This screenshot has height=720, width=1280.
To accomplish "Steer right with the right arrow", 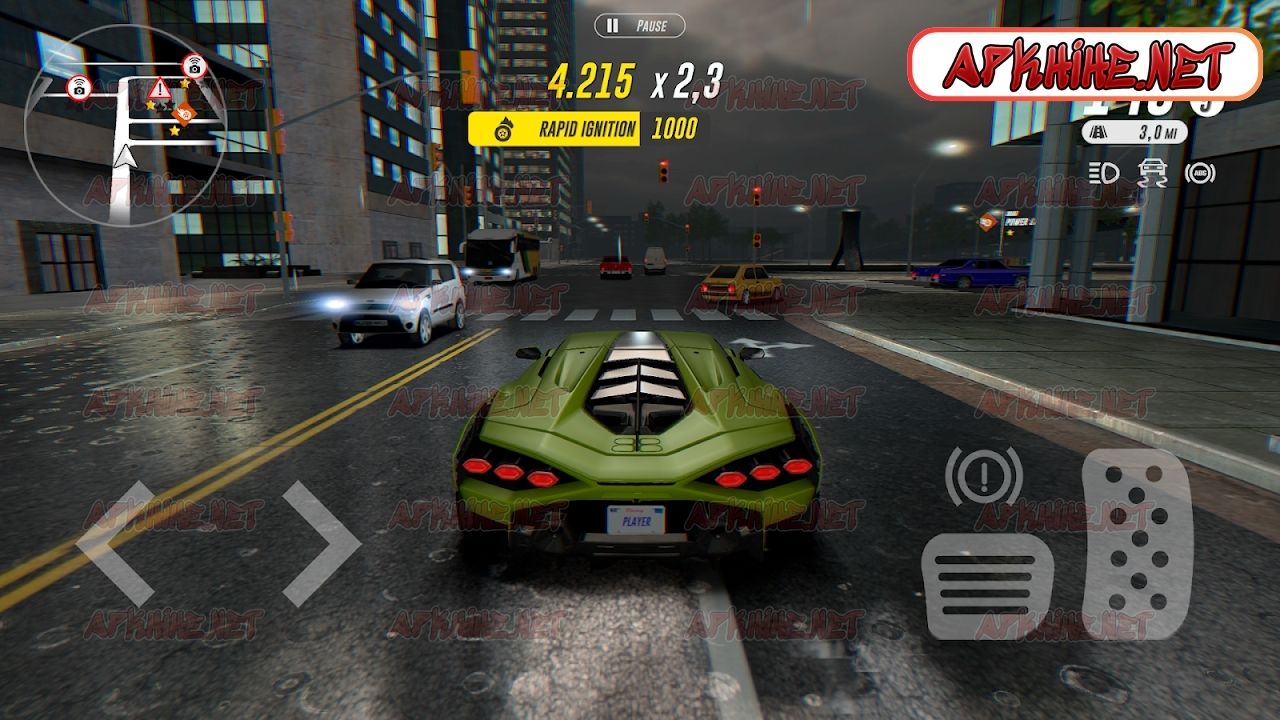I will tap(320, 543).
